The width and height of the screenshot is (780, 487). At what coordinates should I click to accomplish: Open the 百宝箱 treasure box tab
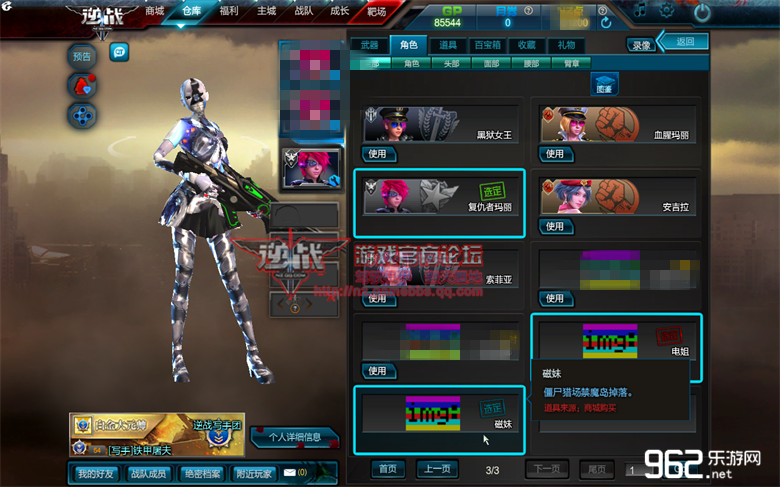487,45
